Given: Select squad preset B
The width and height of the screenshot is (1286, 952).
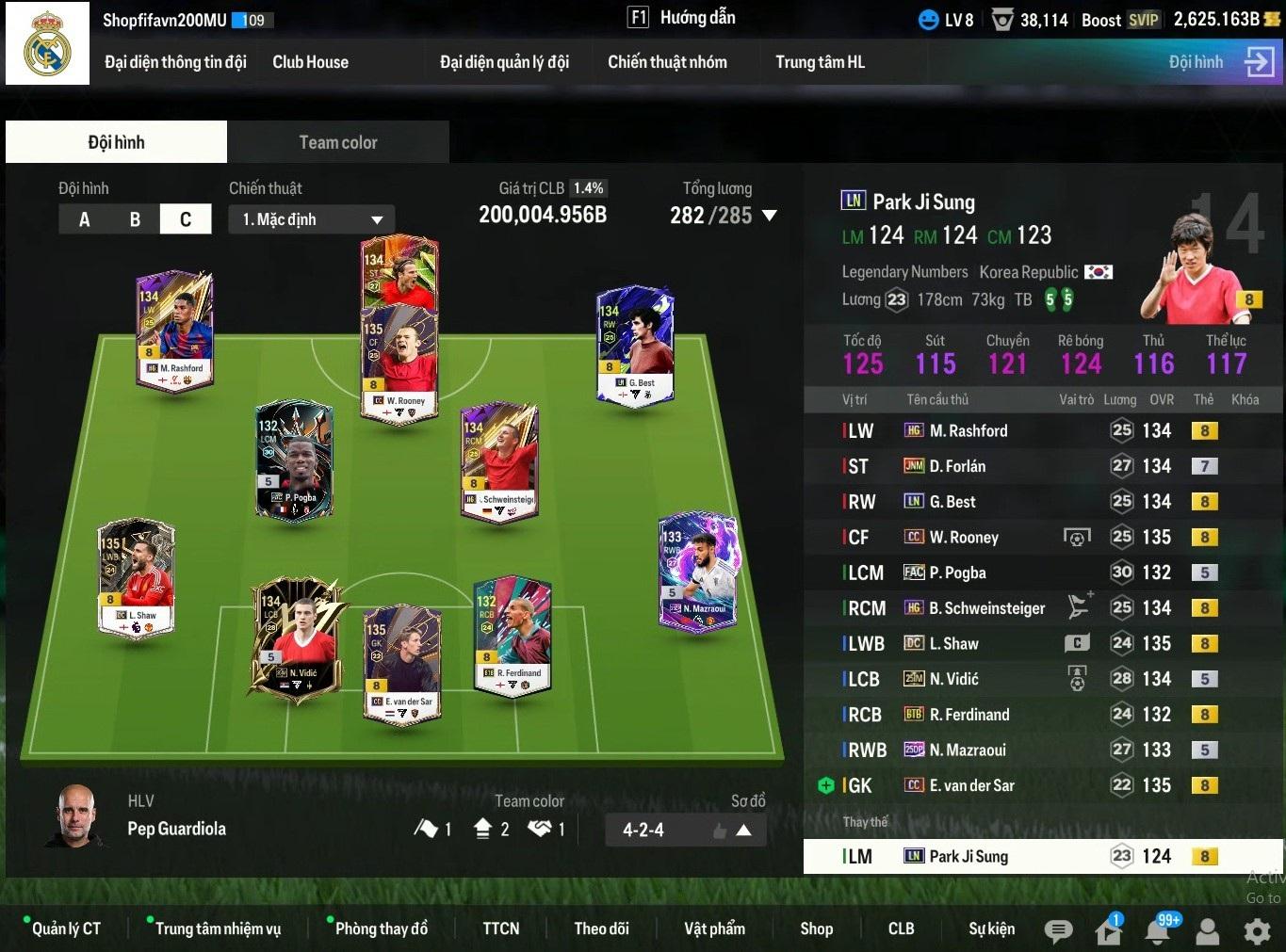Looking at the screenshot, I should 135,219.
